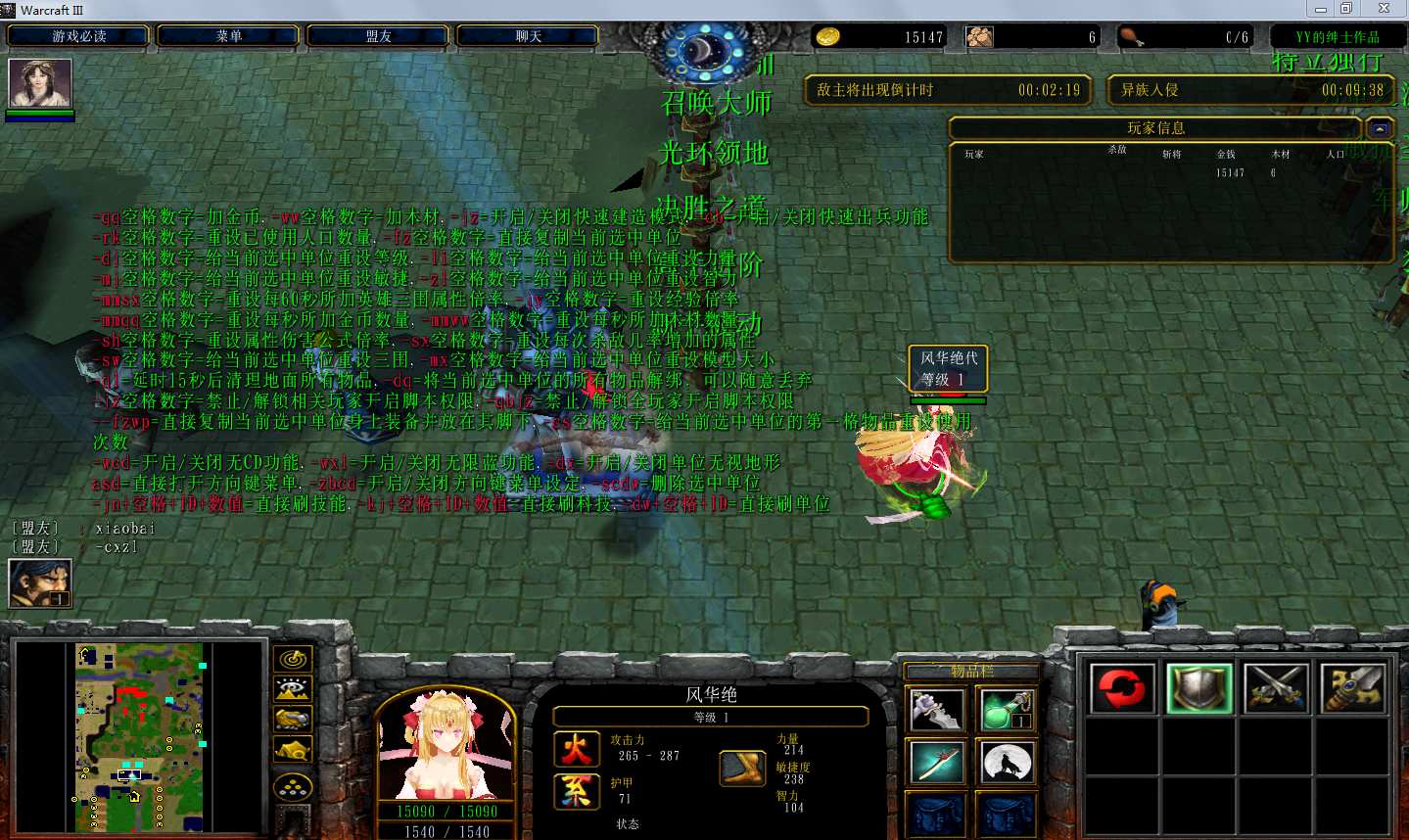Viewport: 1409px width, 840px height.
Task: Activate the green-highlighted shield command
Action: 1199,687
